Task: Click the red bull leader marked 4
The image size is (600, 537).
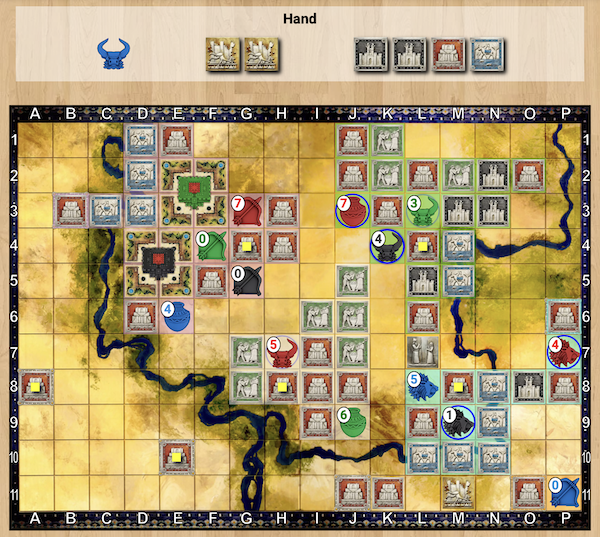Action: pyautogui.click(x=564, y=352)
